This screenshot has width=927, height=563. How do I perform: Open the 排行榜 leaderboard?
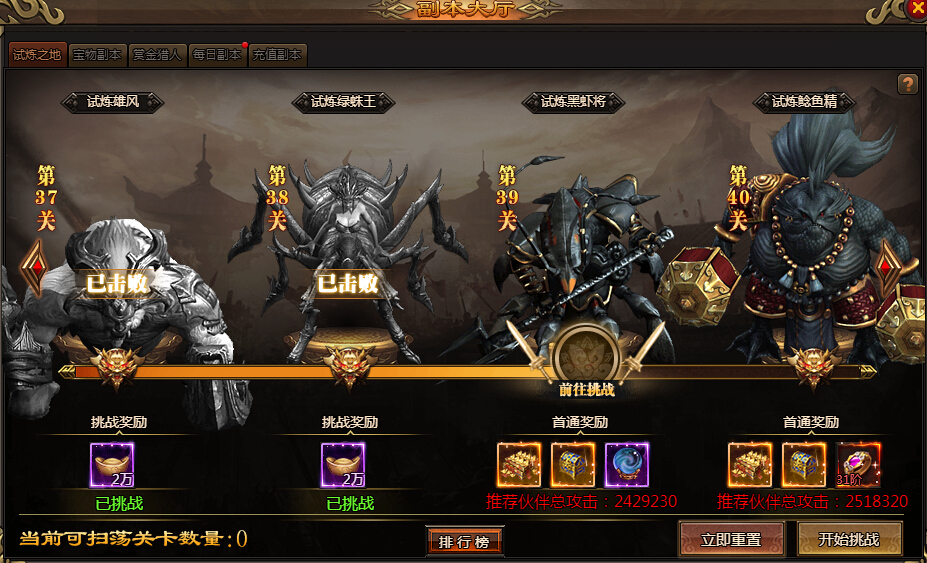(463, 541)
